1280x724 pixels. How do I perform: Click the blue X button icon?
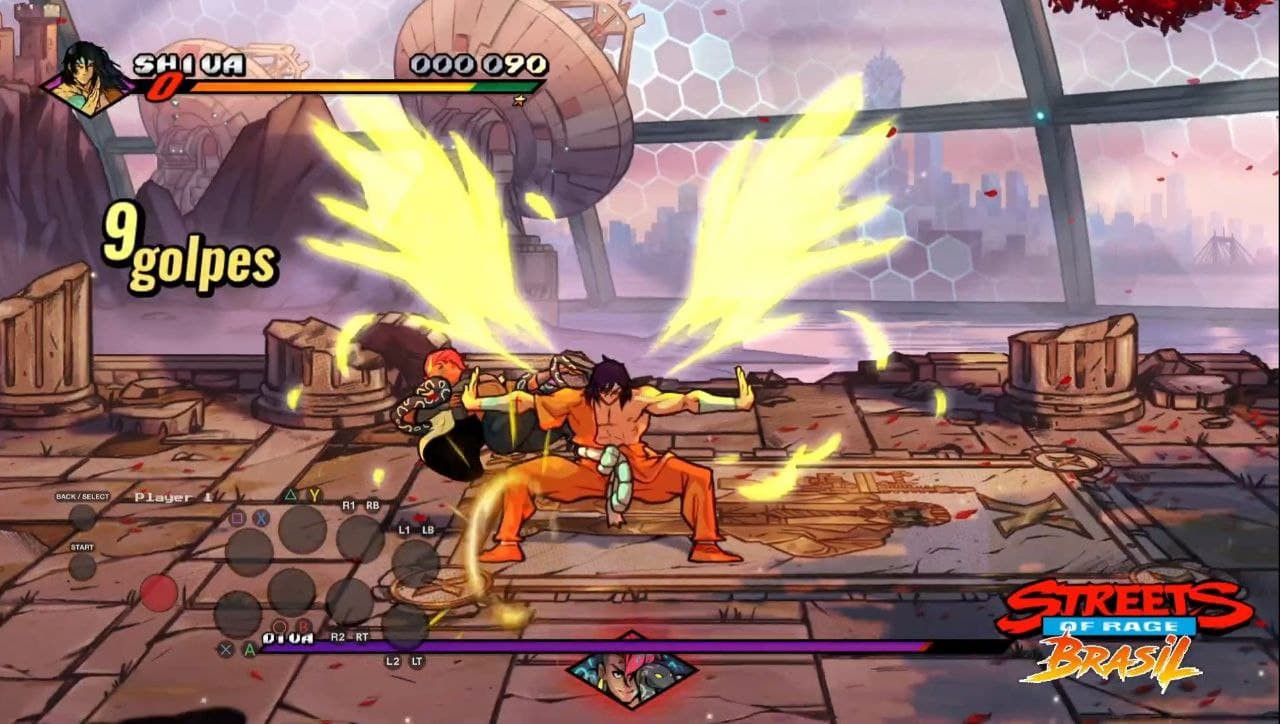click(x=260, y=517)
